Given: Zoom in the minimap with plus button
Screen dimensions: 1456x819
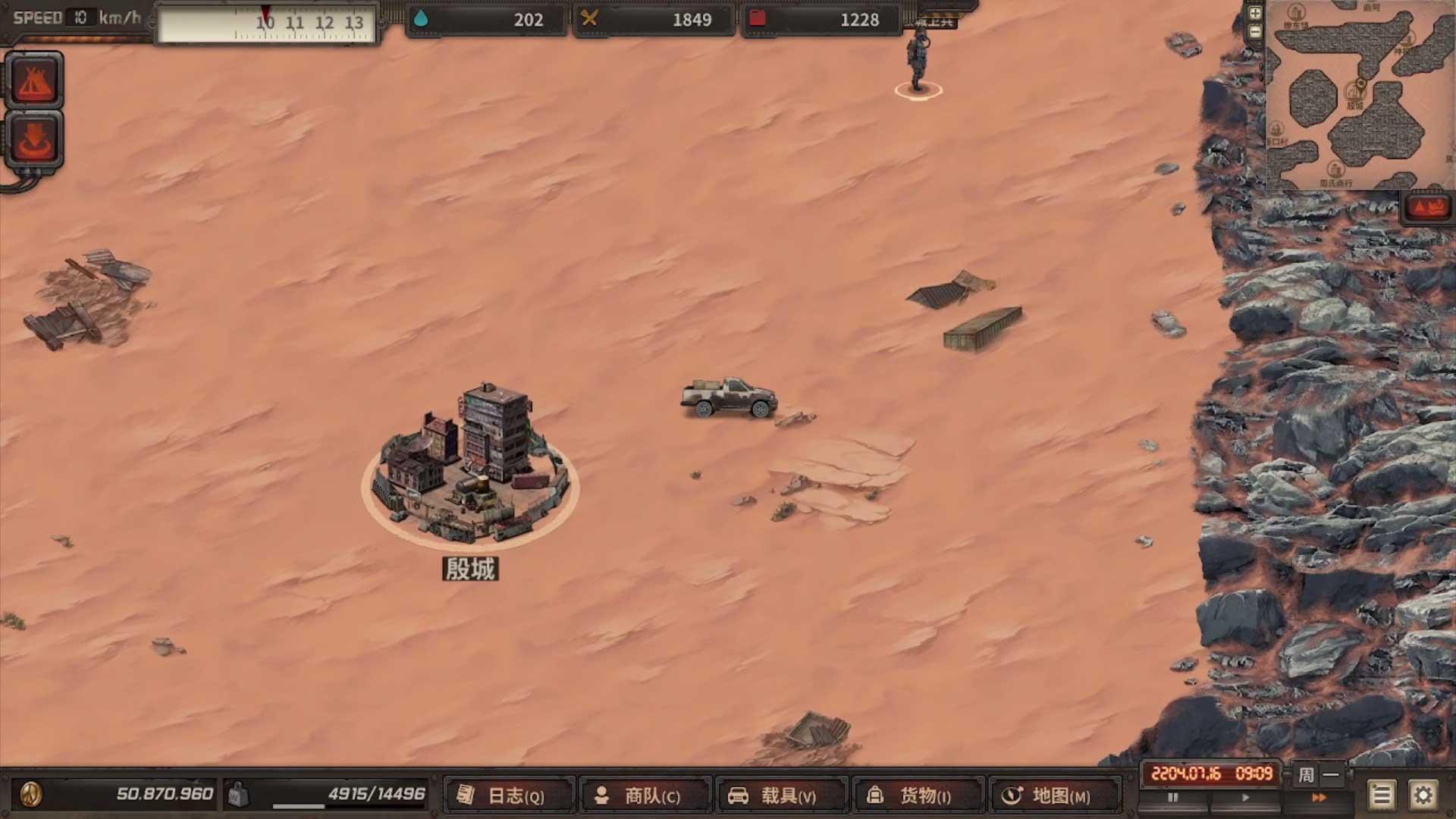Looking at the screenshot, I should click(1255, 13).
